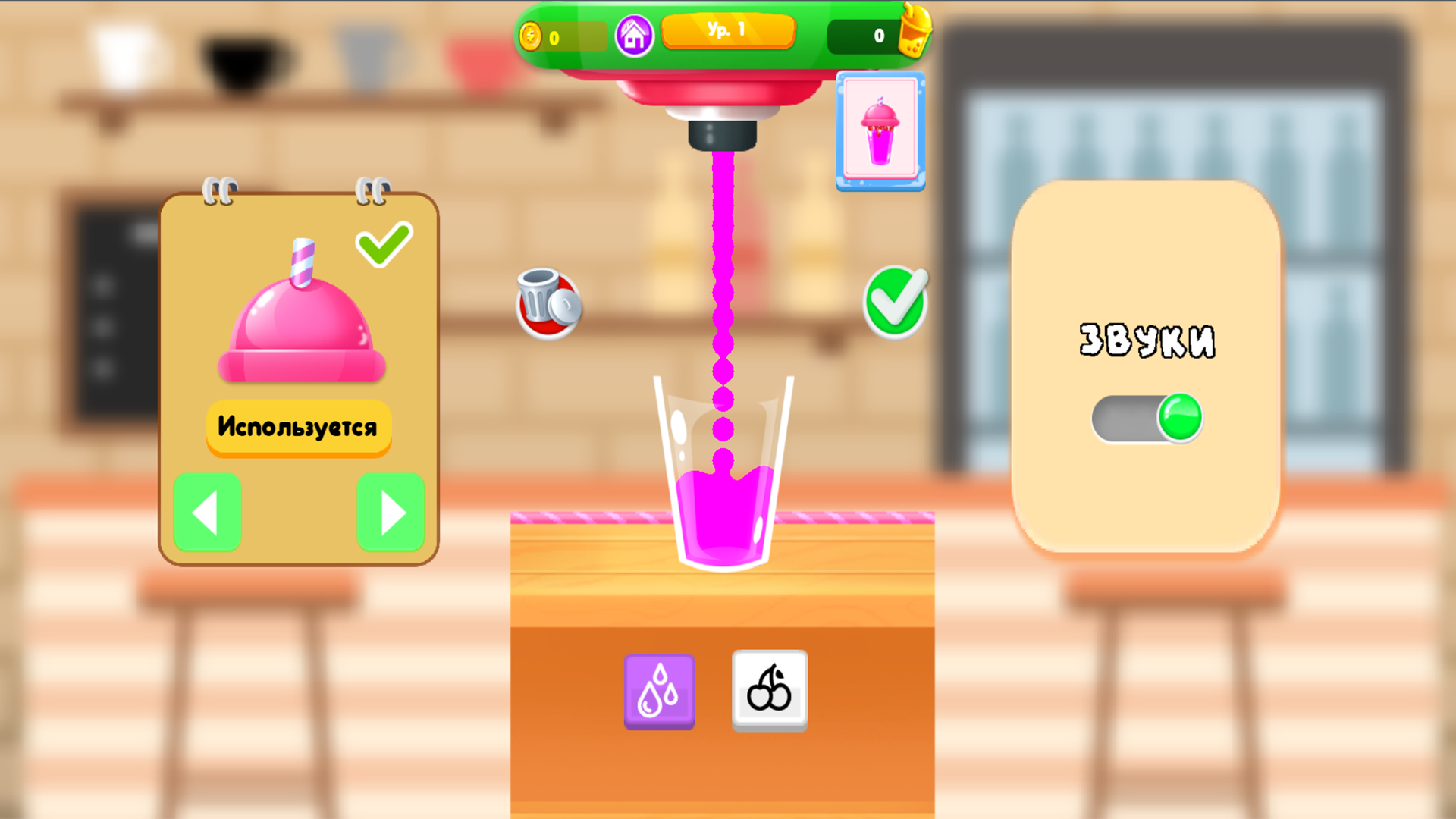Click the Ур. 1 level badge
The height and width of the screenshot is (819, 1456).
728,31
